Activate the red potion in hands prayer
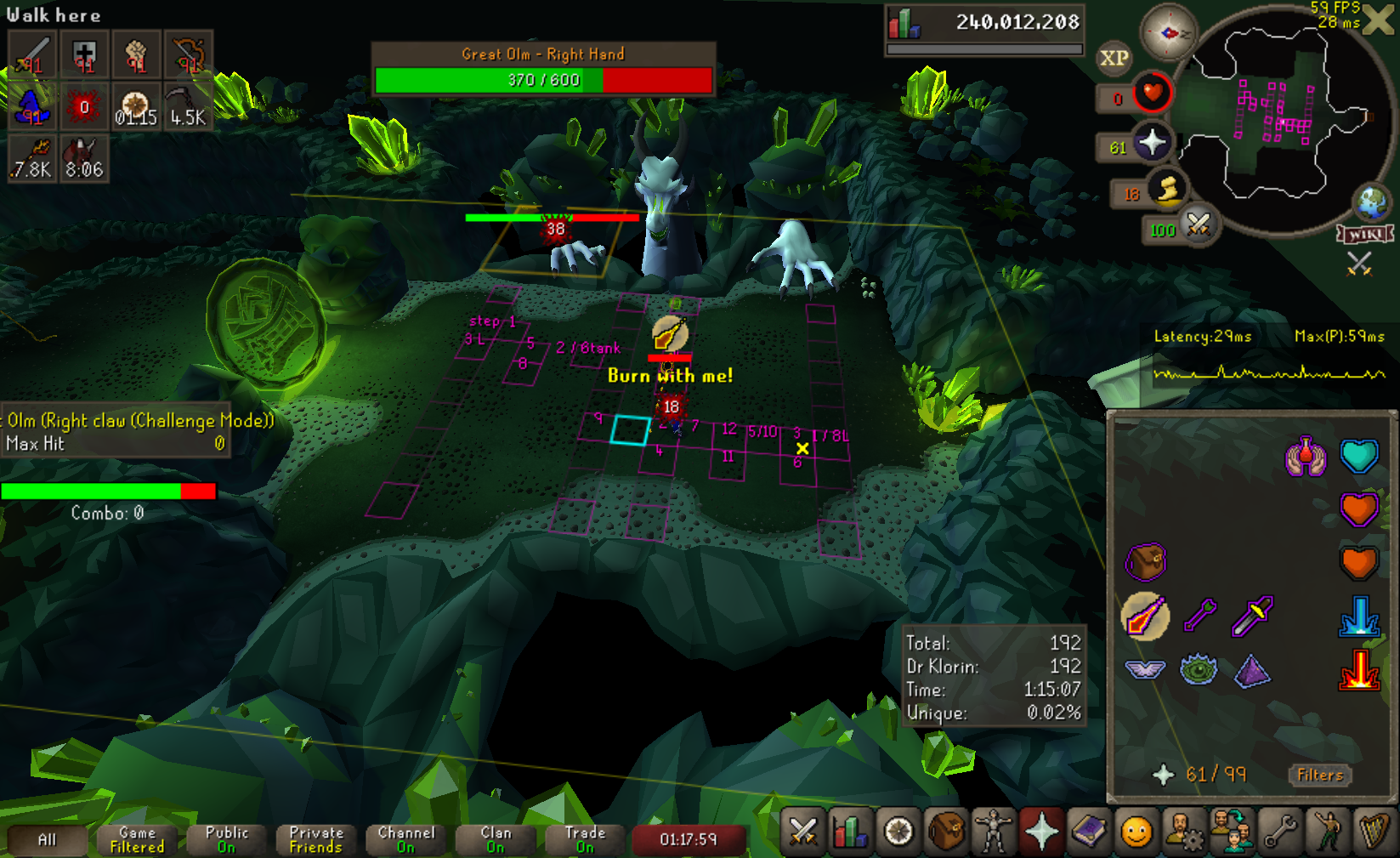 (x=1306, y=457)
